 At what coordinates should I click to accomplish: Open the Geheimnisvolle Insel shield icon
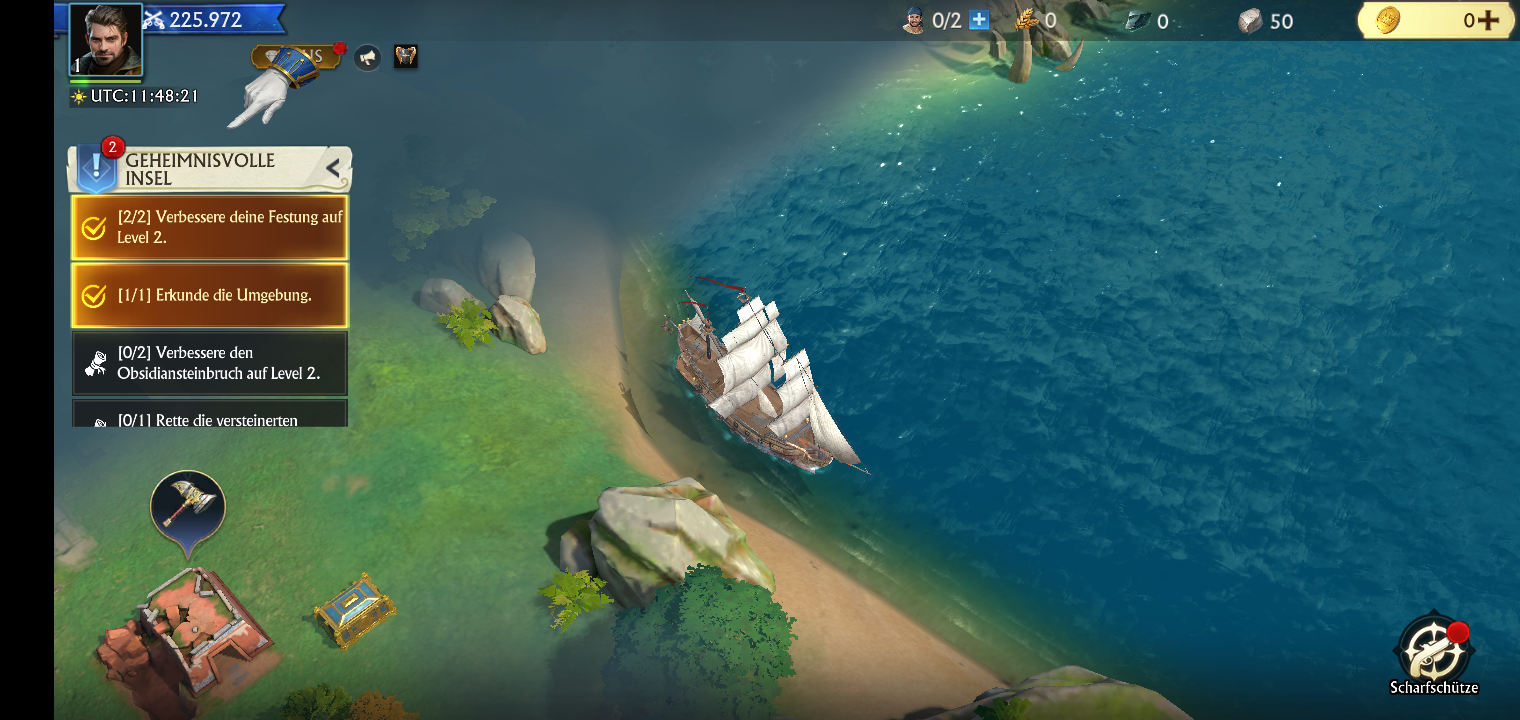(97, 167)
